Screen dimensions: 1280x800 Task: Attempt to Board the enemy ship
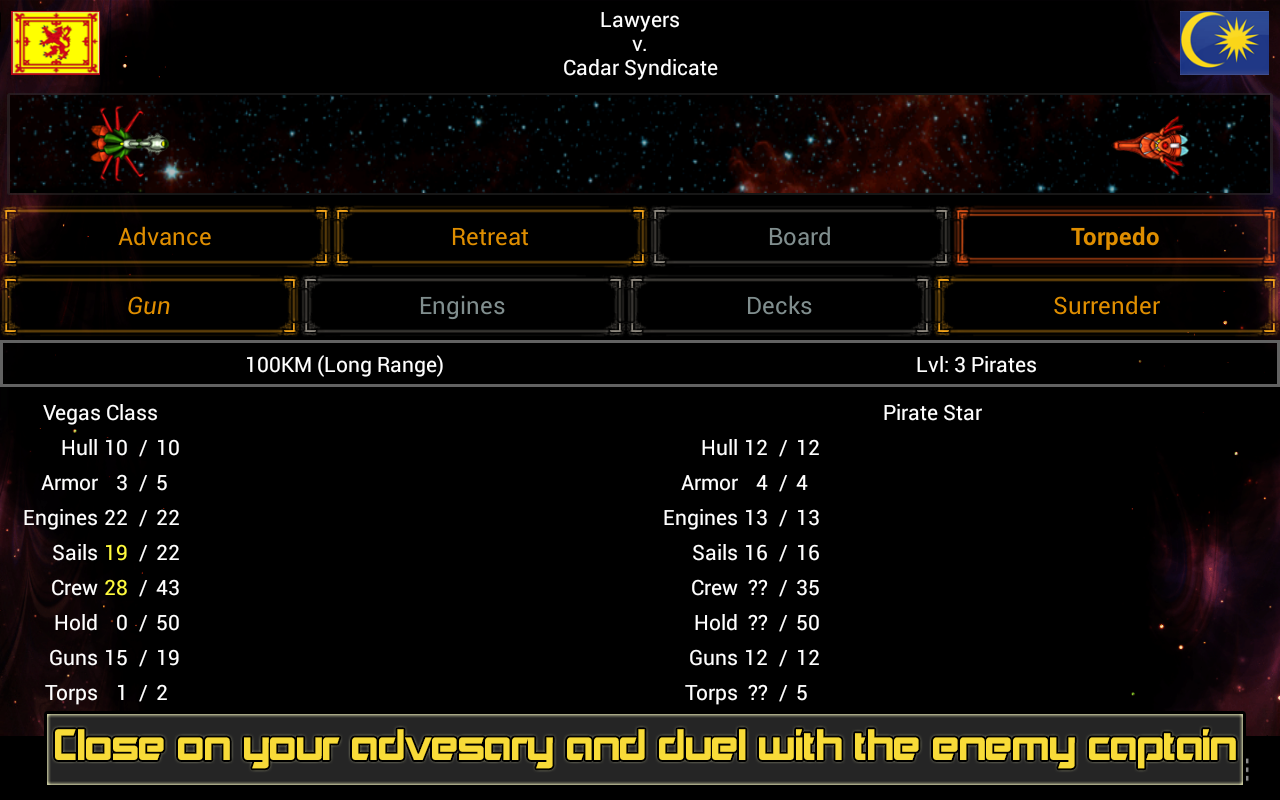[x=800, y=236]
